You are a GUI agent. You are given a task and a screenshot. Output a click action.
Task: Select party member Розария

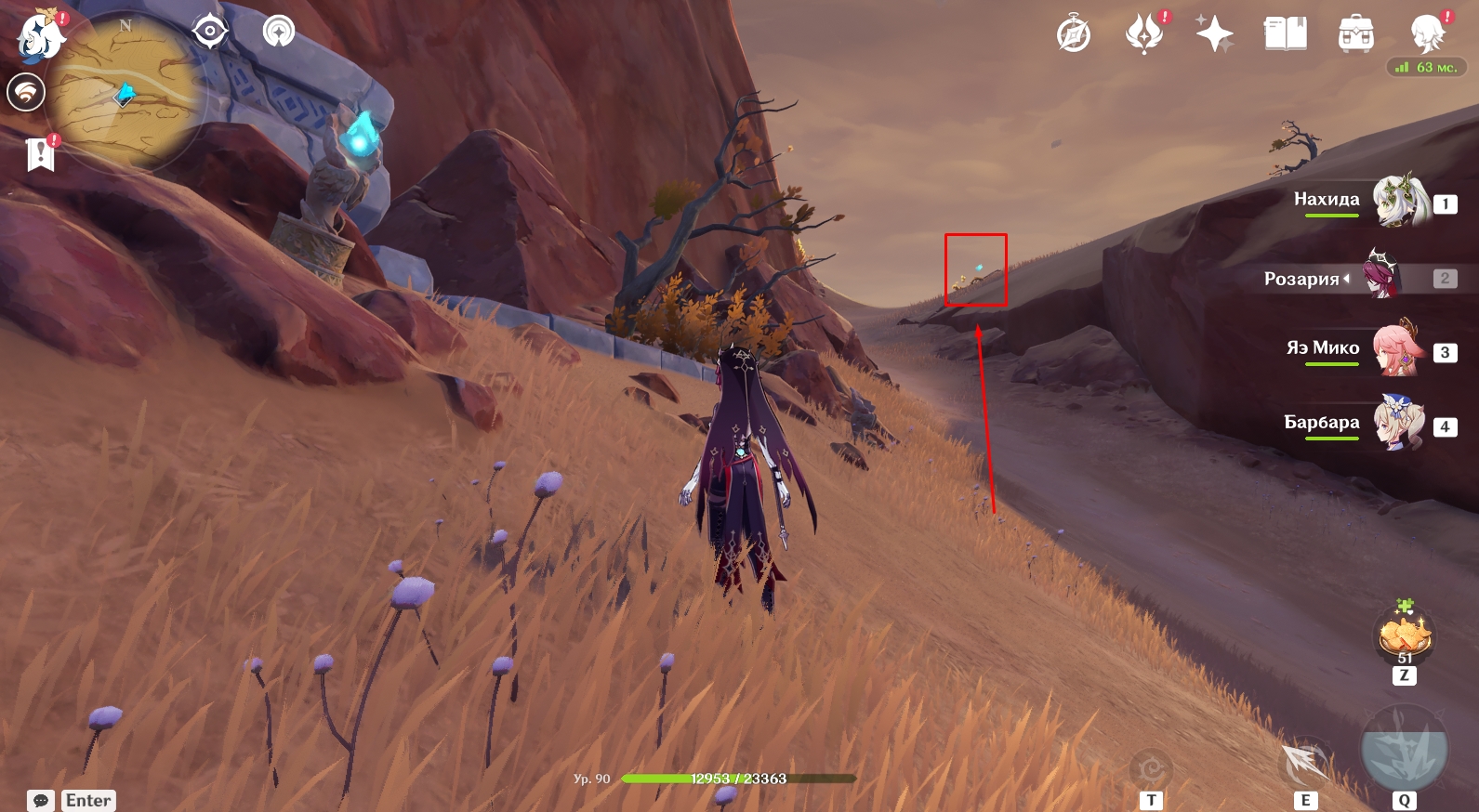pos(1380,276)
